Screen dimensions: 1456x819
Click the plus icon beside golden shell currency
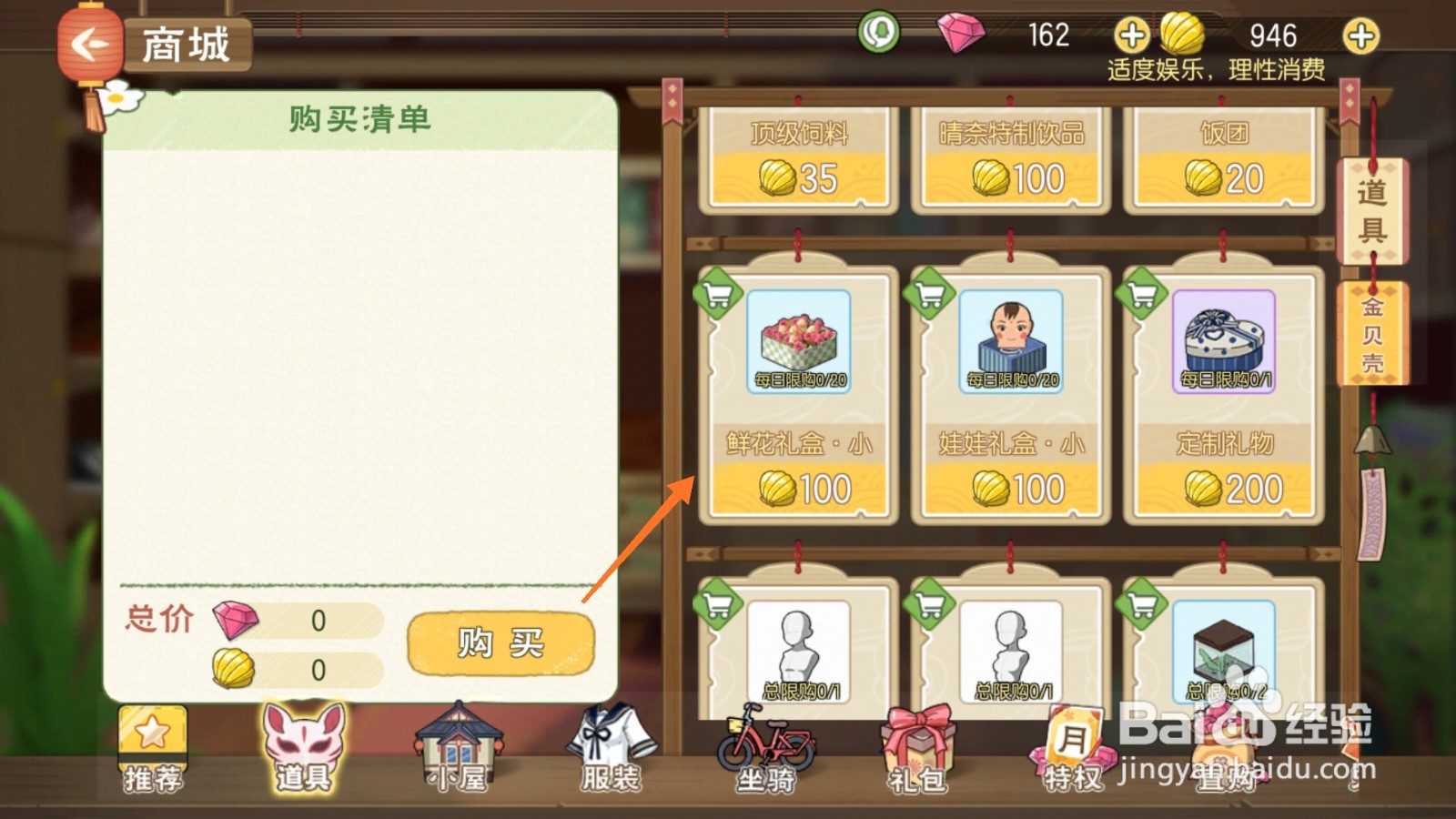pos(1360,36)
